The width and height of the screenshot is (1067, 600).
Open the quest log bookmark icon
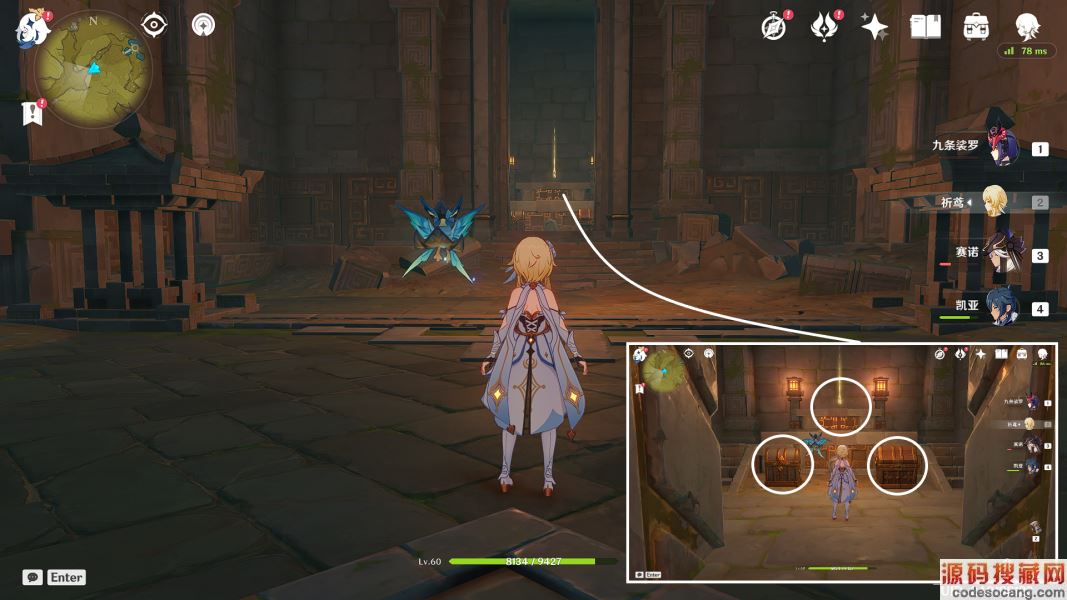32,113
